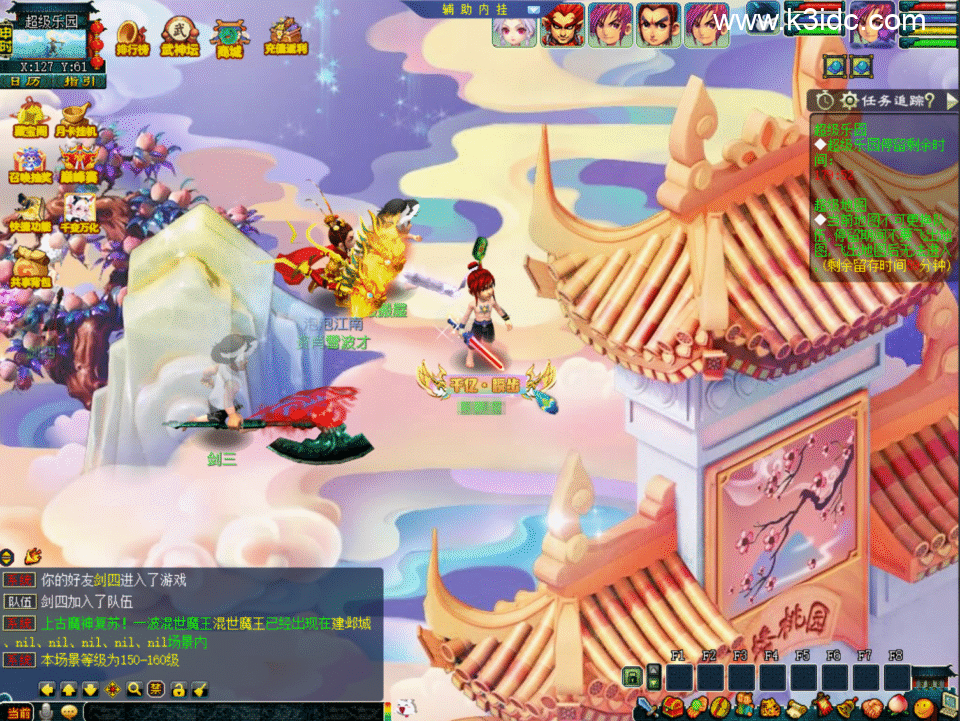The width and height of the screenshot is (960, 721).
Task: Open the 月卡挂机 monthly card icon
Action: (76, 117)
